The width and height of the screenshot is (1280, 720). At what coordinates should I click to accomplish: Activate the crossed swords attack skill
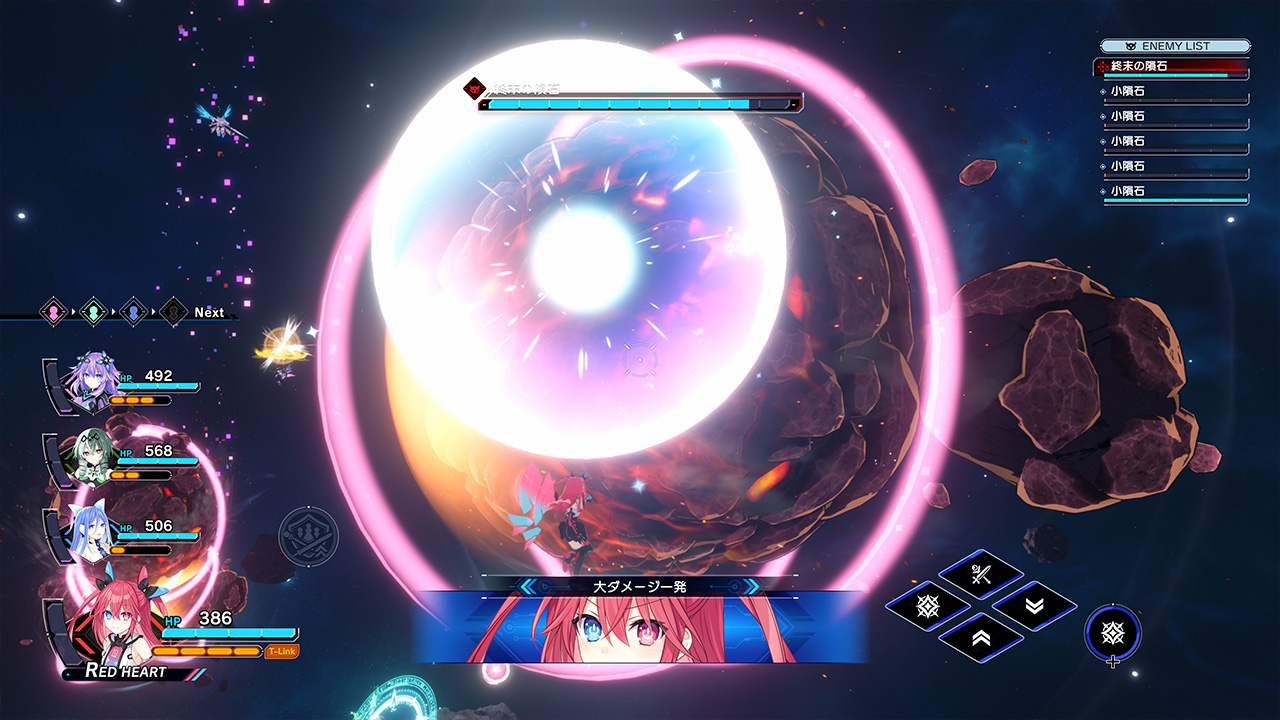(979, 574)
